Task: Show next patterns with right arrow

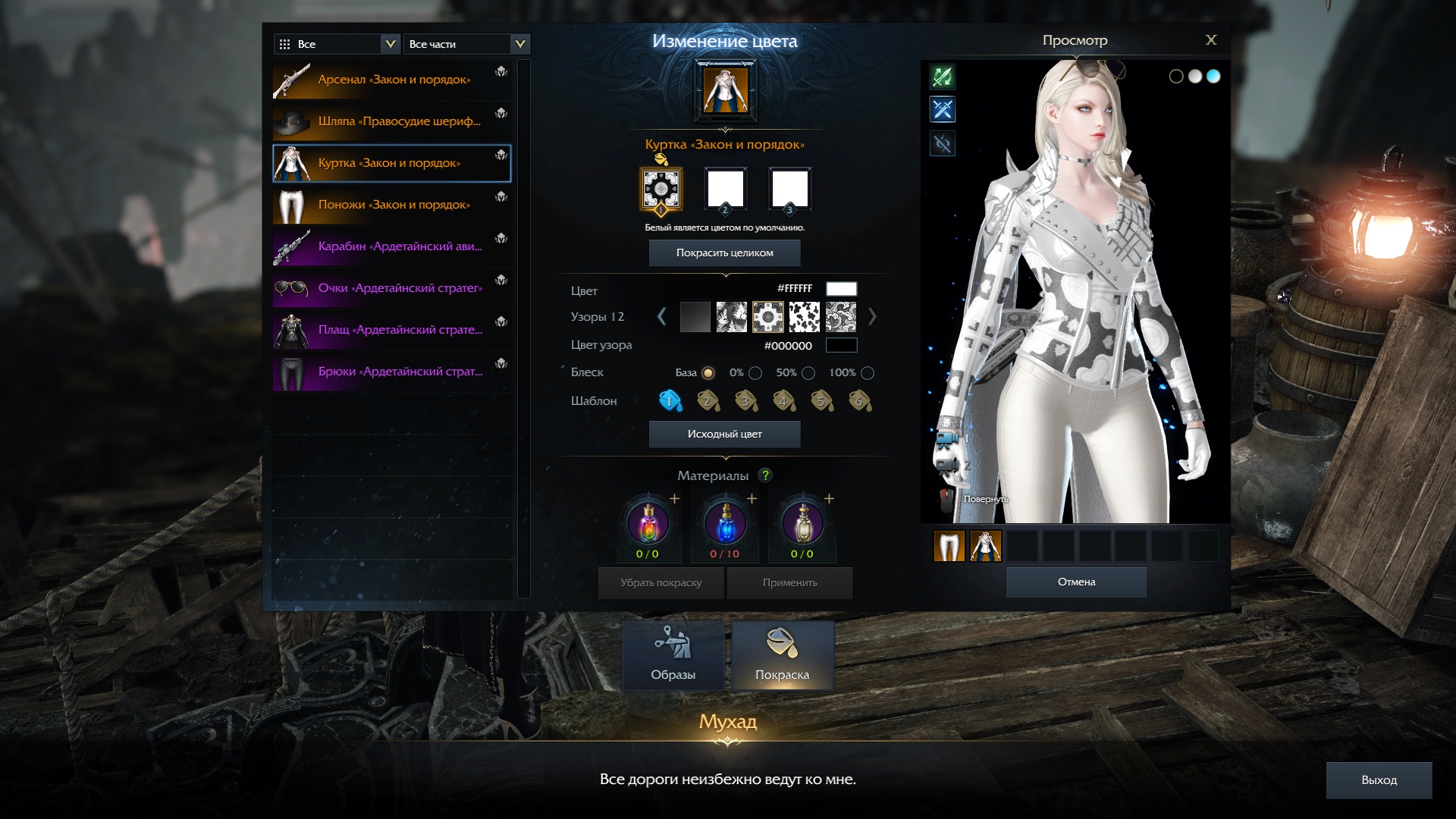Action: [x=872, y=317]
